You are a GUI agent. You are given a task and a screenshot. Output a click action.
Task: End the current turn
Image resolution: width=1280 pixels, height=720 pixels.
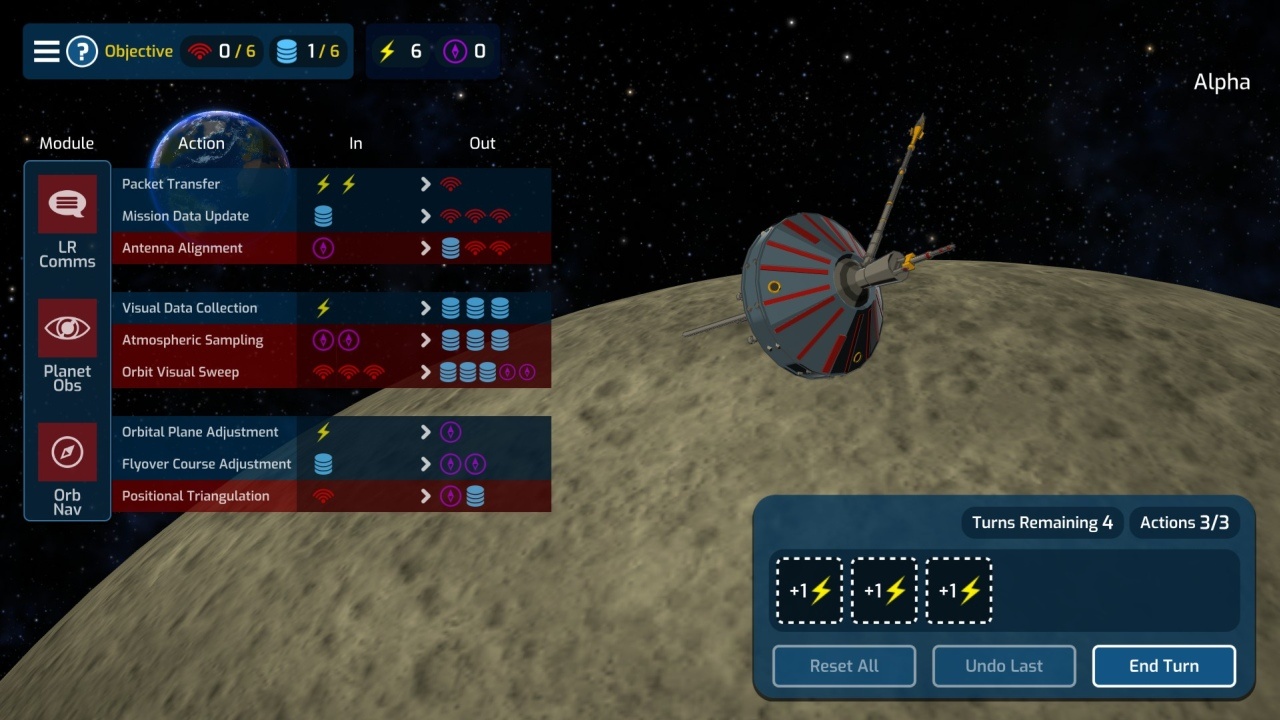[x=1163, y=666]
